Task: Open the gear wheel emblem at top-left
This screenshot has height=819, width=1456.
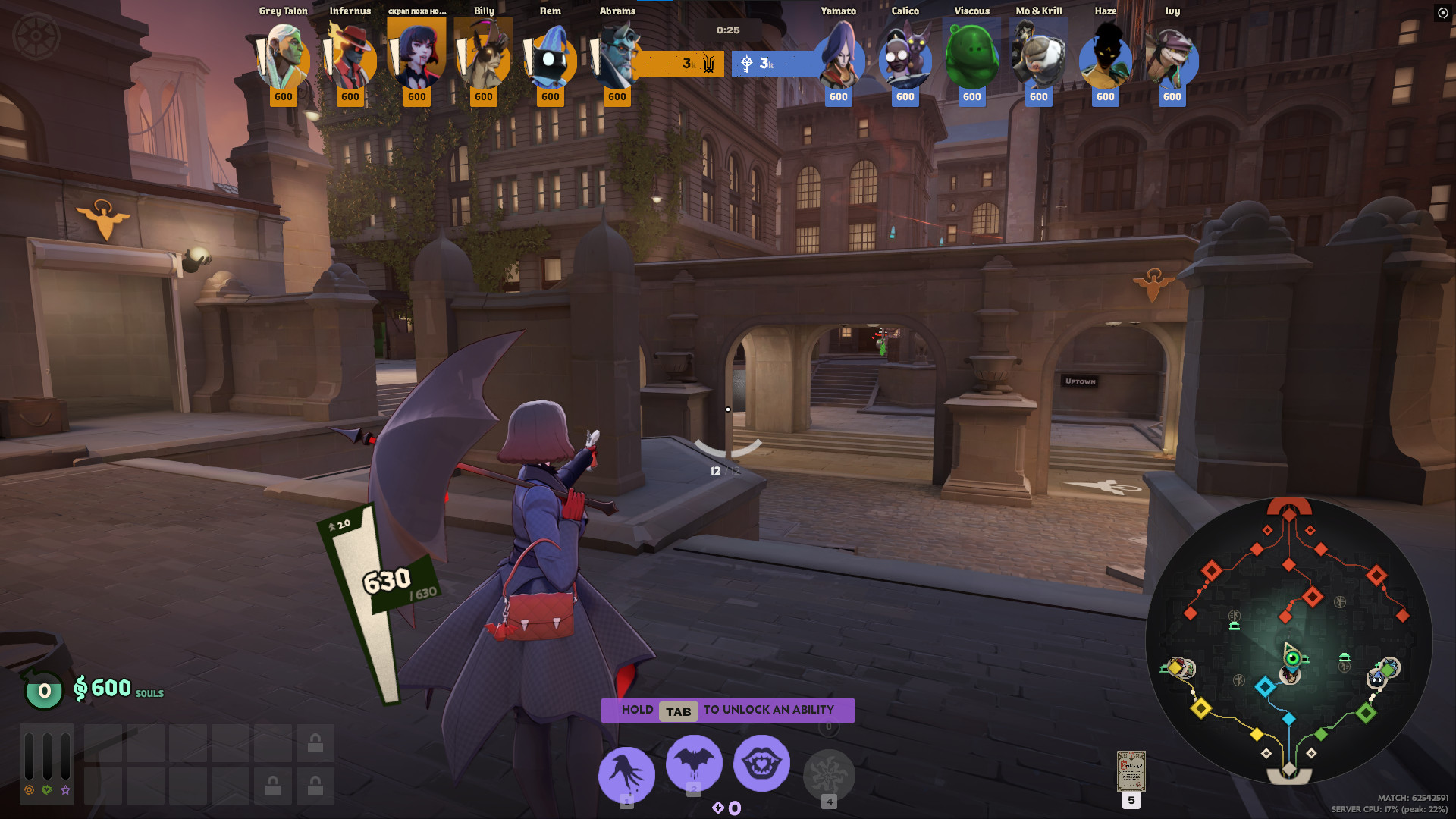Action: [x=36, y=36]
